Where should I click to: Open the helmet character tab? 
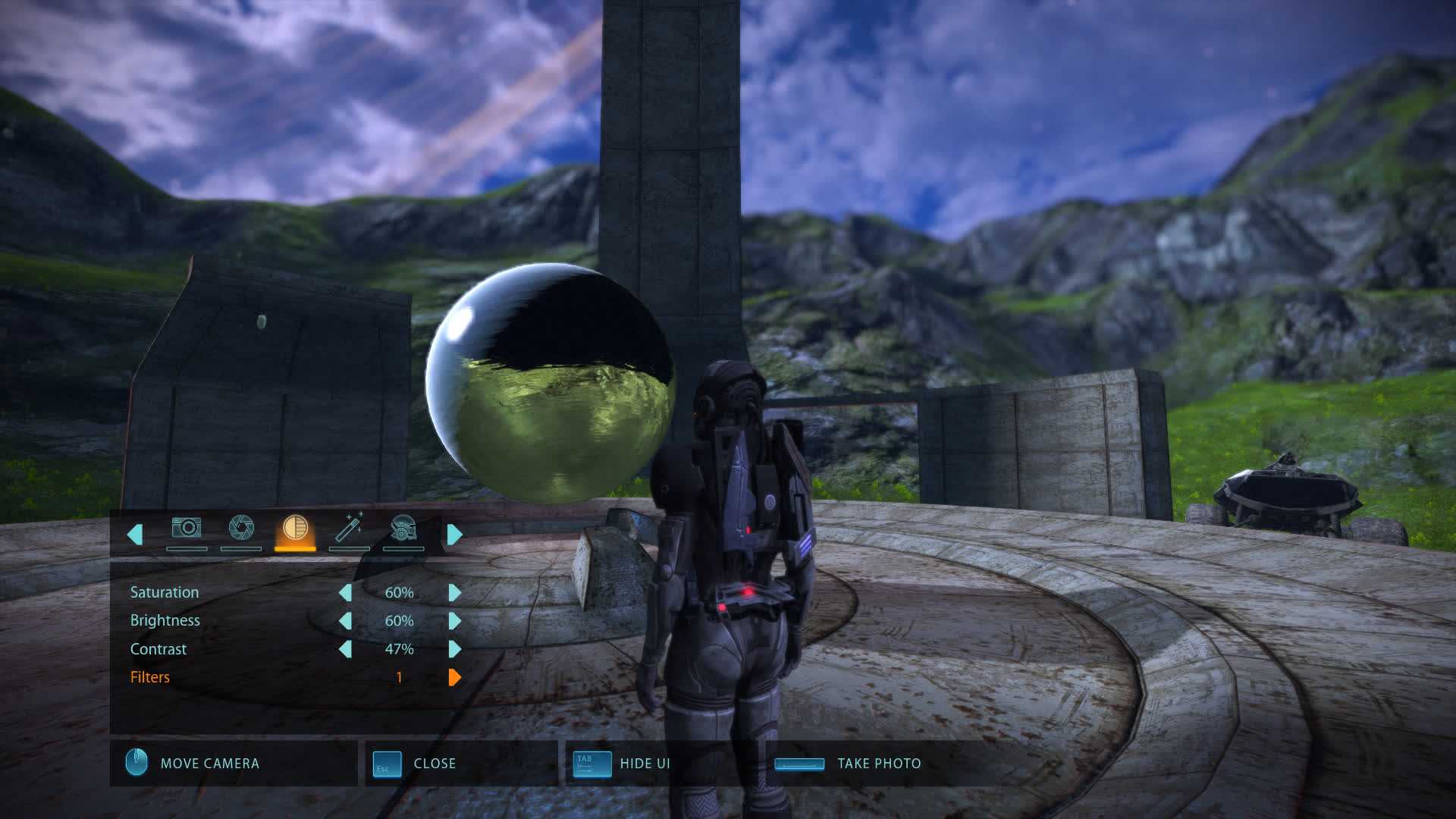[x=403, y=529]
